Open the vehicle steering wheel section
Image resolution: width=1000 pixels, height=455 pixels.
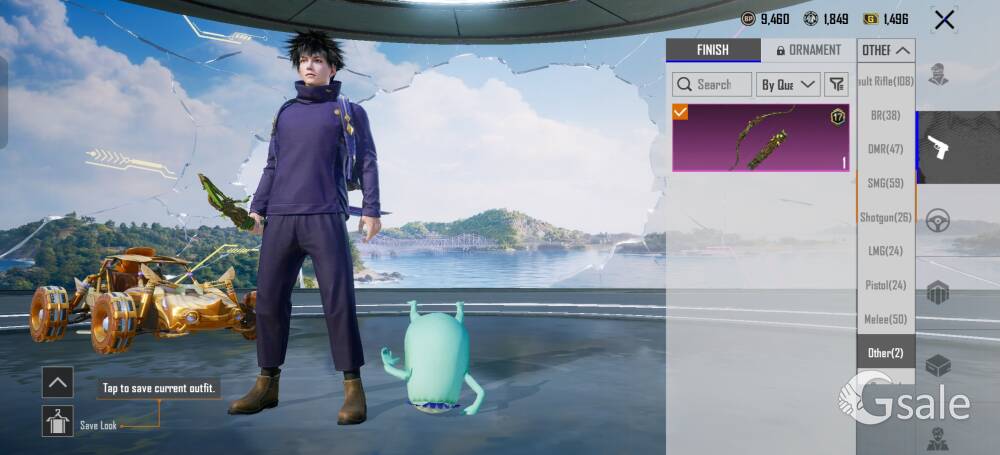click(x=938, y=221)
